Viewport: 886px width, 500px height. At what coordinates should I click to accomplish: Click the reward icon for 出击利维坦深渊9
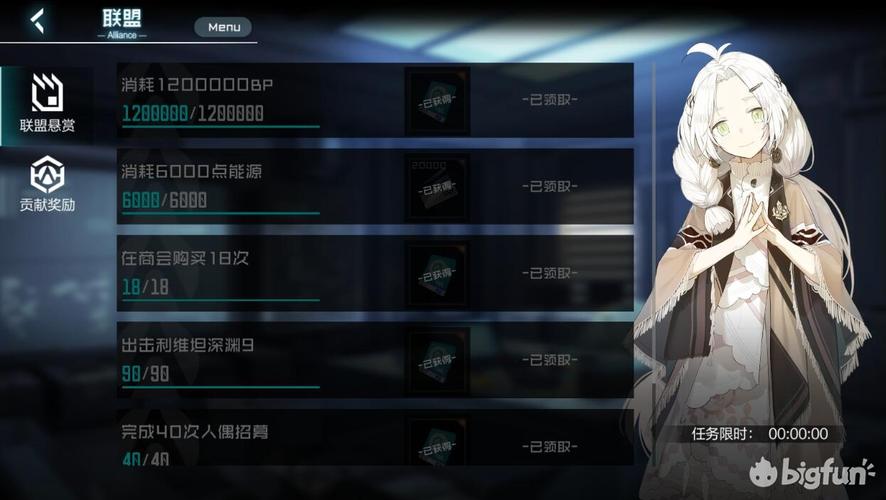pos(437,360)
